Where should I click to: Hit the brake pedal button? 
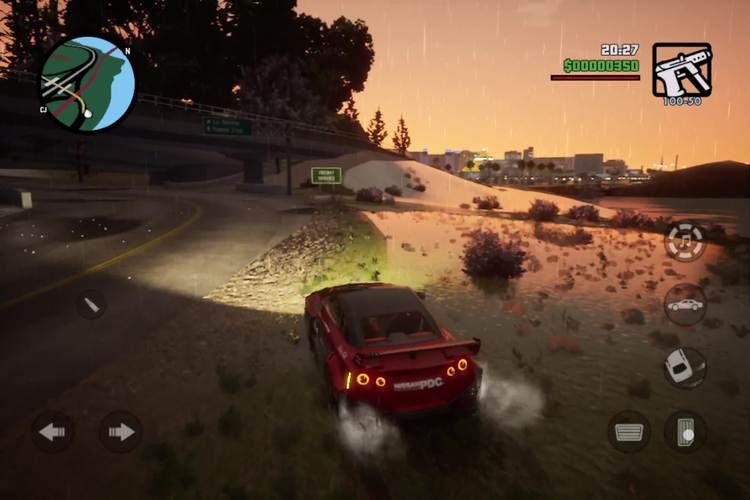pos(629,431)
